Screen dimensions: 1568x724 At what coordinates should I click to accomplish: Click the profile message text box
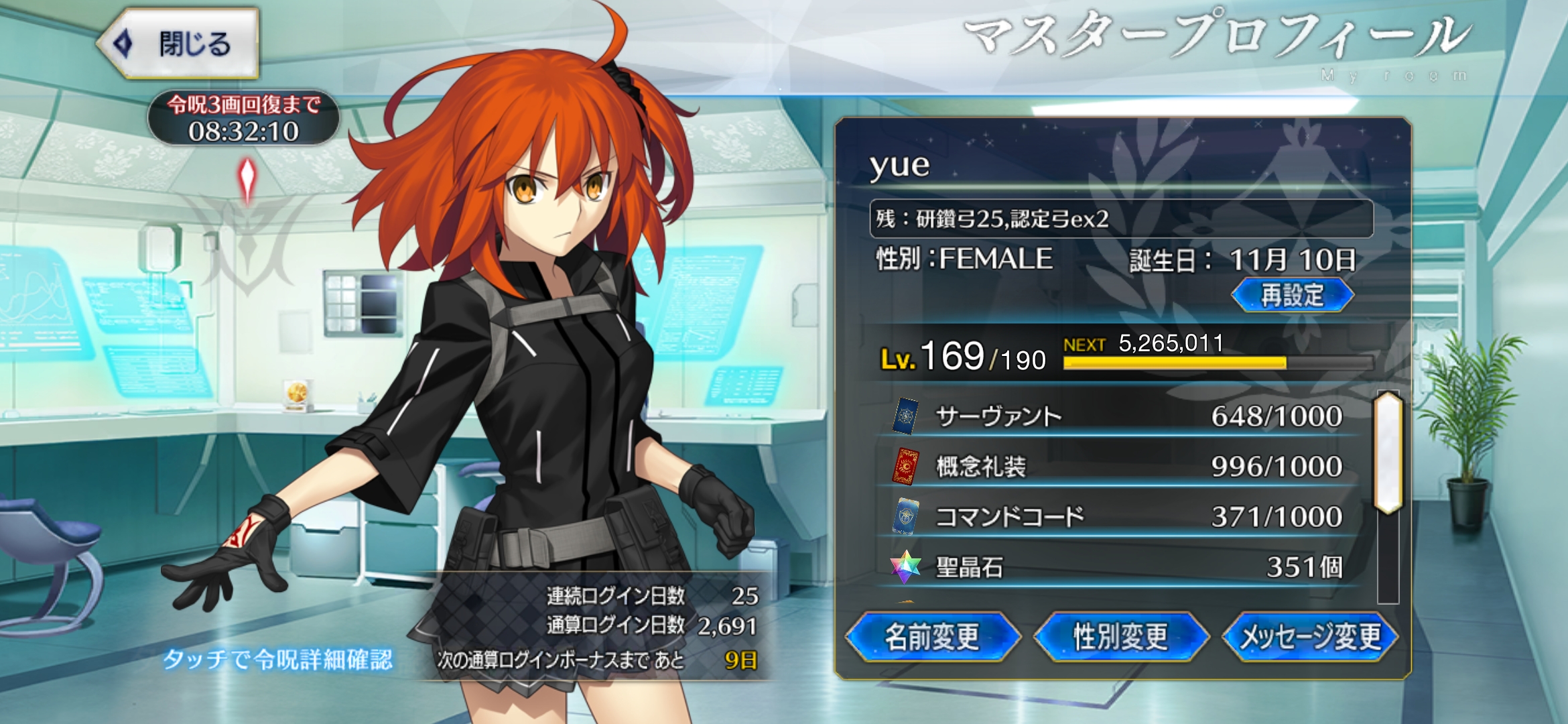[1121, 219]
